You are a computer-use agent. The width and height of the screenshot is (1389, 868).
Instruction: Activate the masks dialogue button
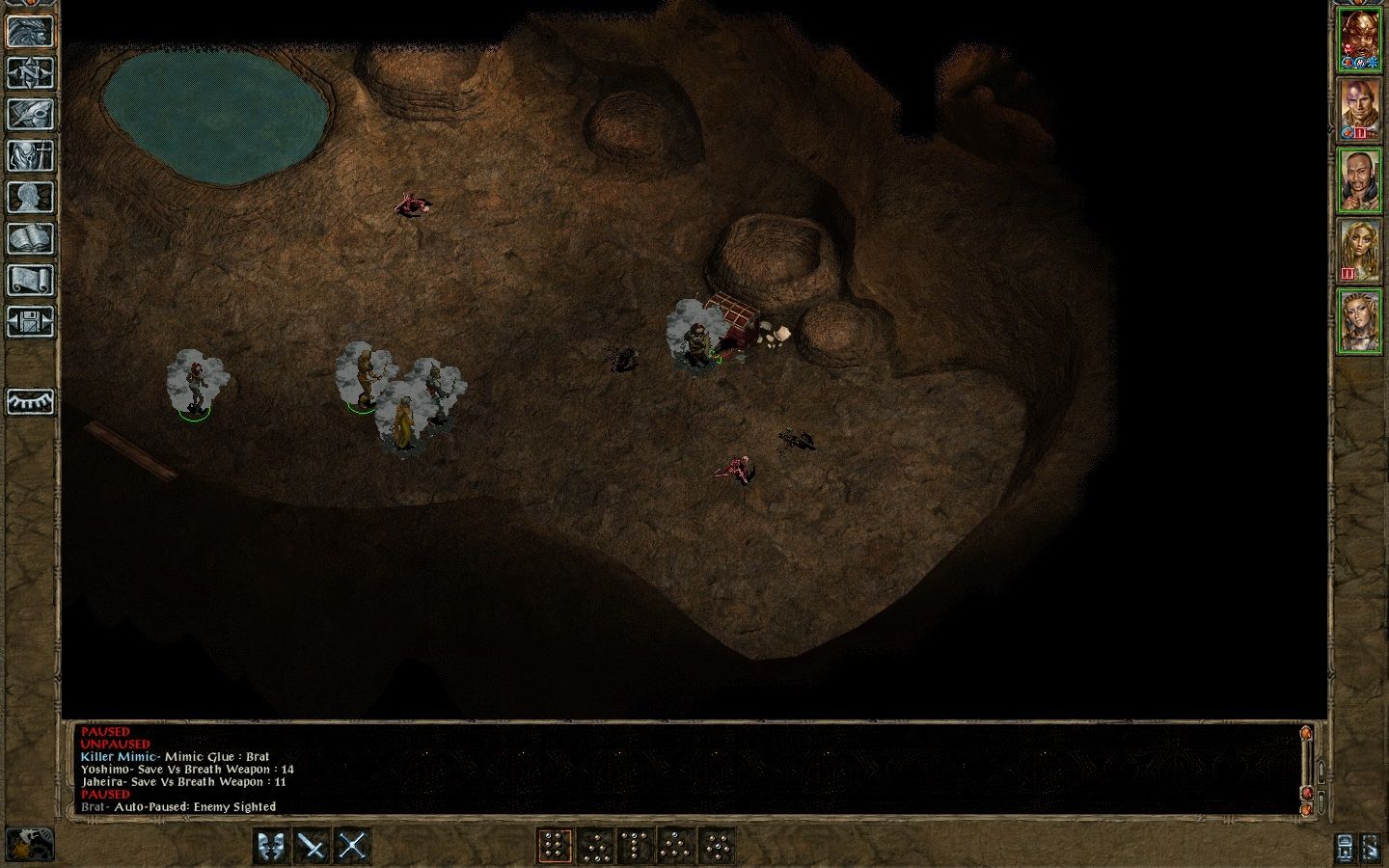272,846
